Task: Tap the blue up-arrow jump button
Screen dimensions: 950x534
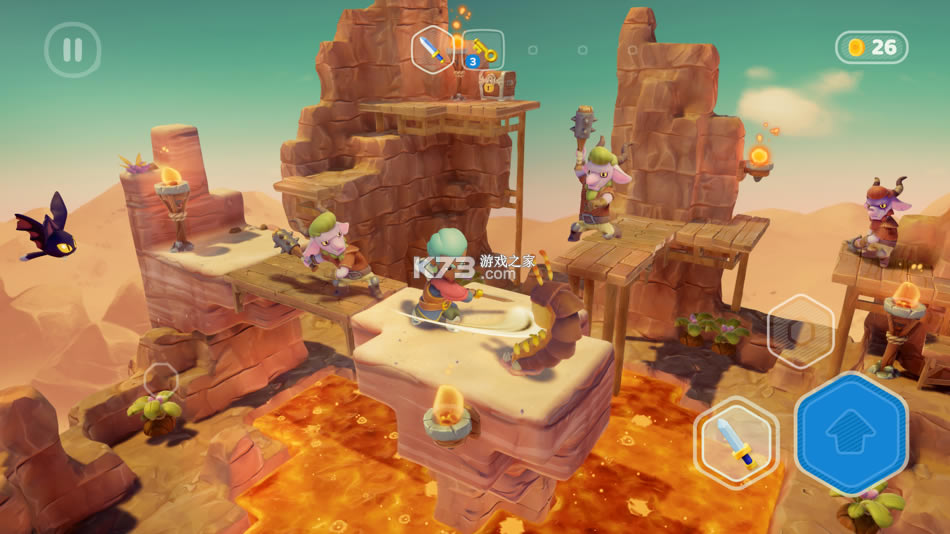Action: [851, 431]
